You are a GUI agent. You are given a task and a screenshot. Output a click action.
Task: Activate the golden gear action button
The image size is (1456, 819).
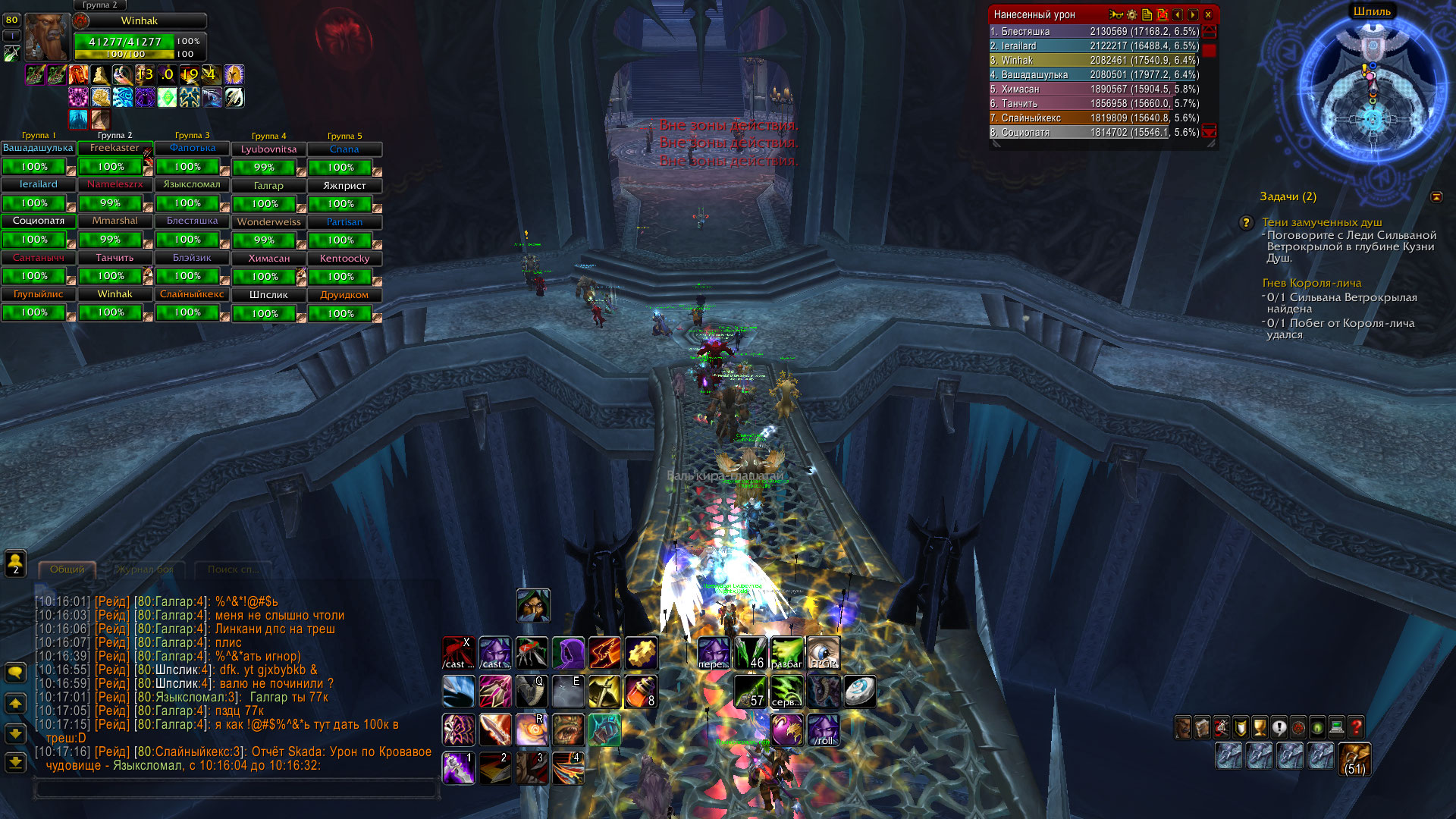(642, 653)
